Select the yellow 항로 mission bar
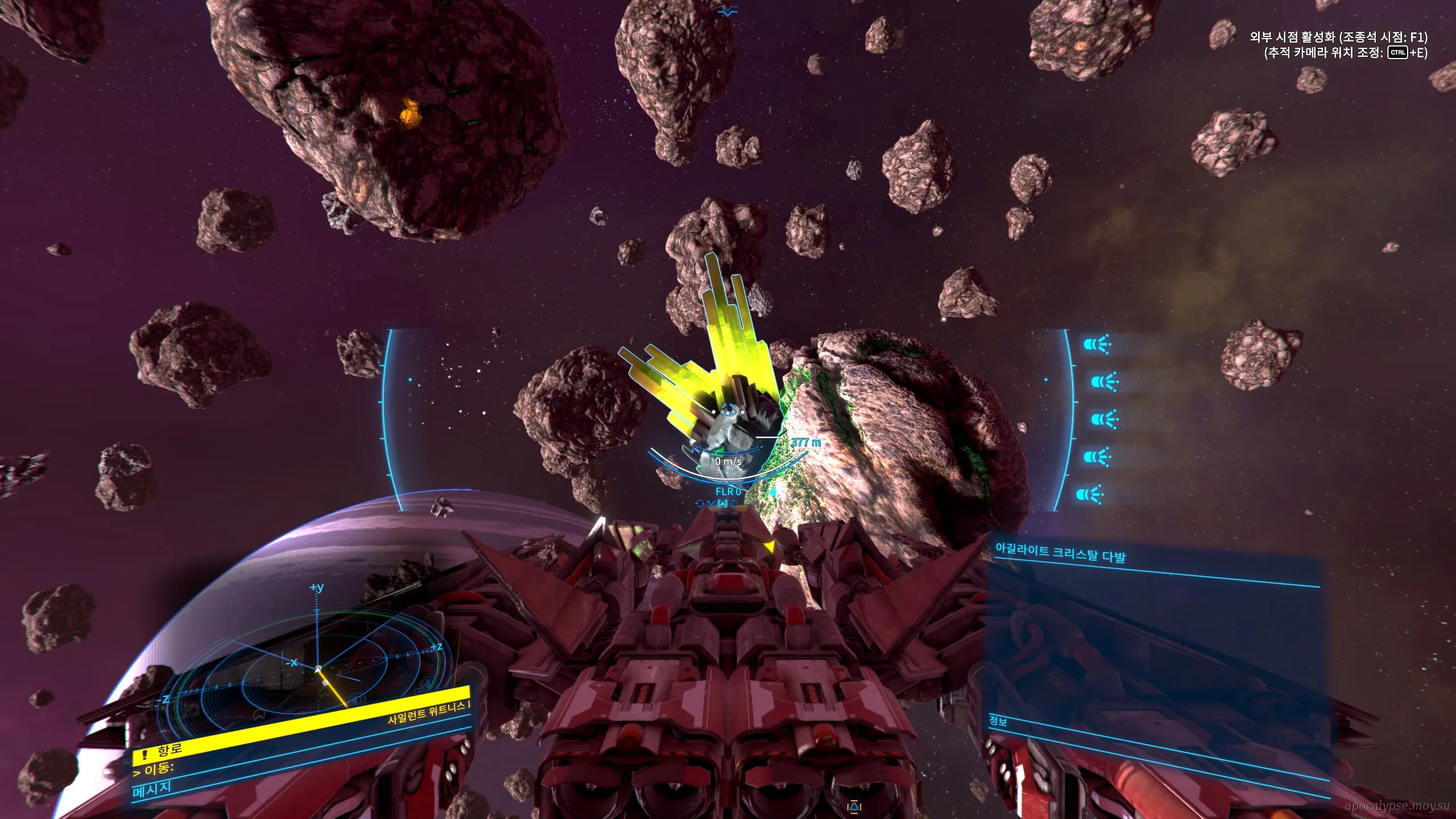 301,723
